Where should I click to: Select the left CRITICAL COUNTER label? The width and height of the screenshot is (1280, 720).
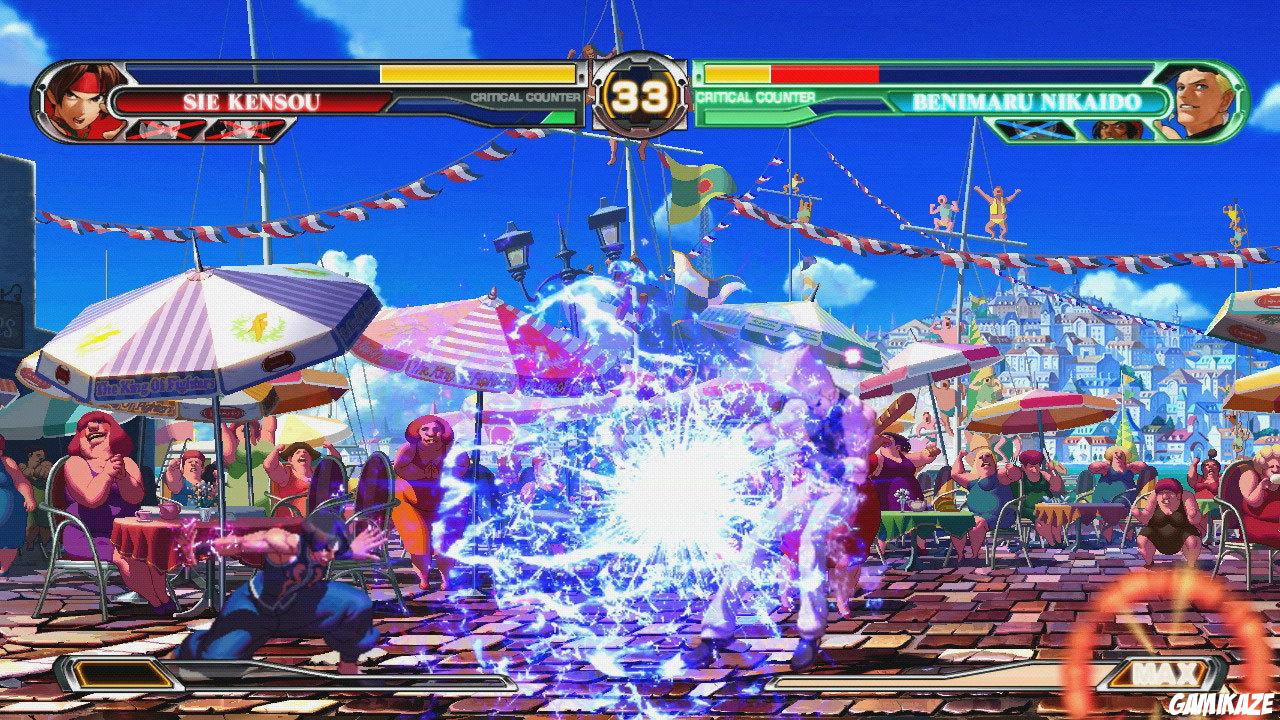(525, 97)
